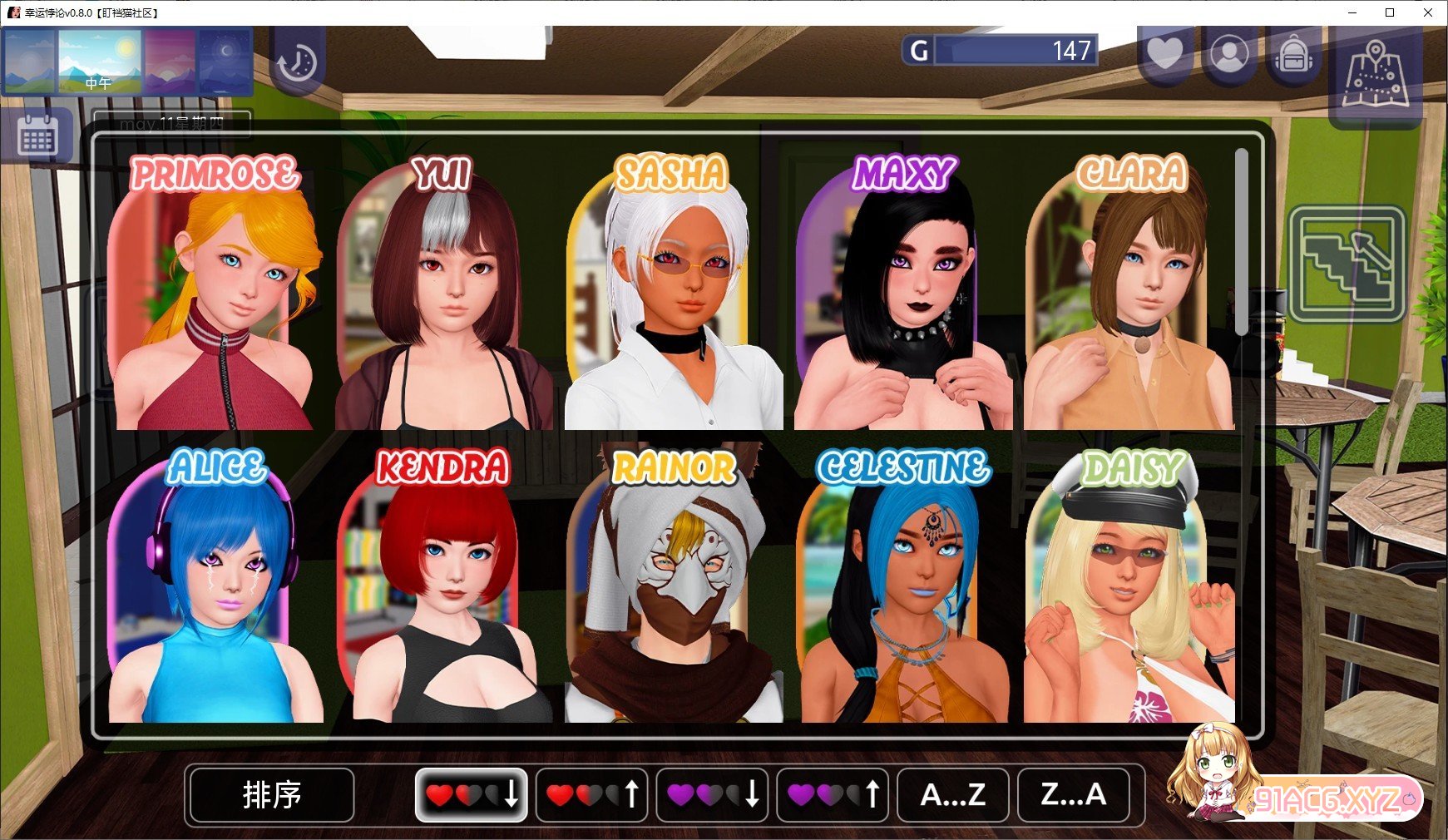This screenshot has height=840, width=1448.
Task: Select Clara's portrait tile
Action: [x=1131, y=299]
